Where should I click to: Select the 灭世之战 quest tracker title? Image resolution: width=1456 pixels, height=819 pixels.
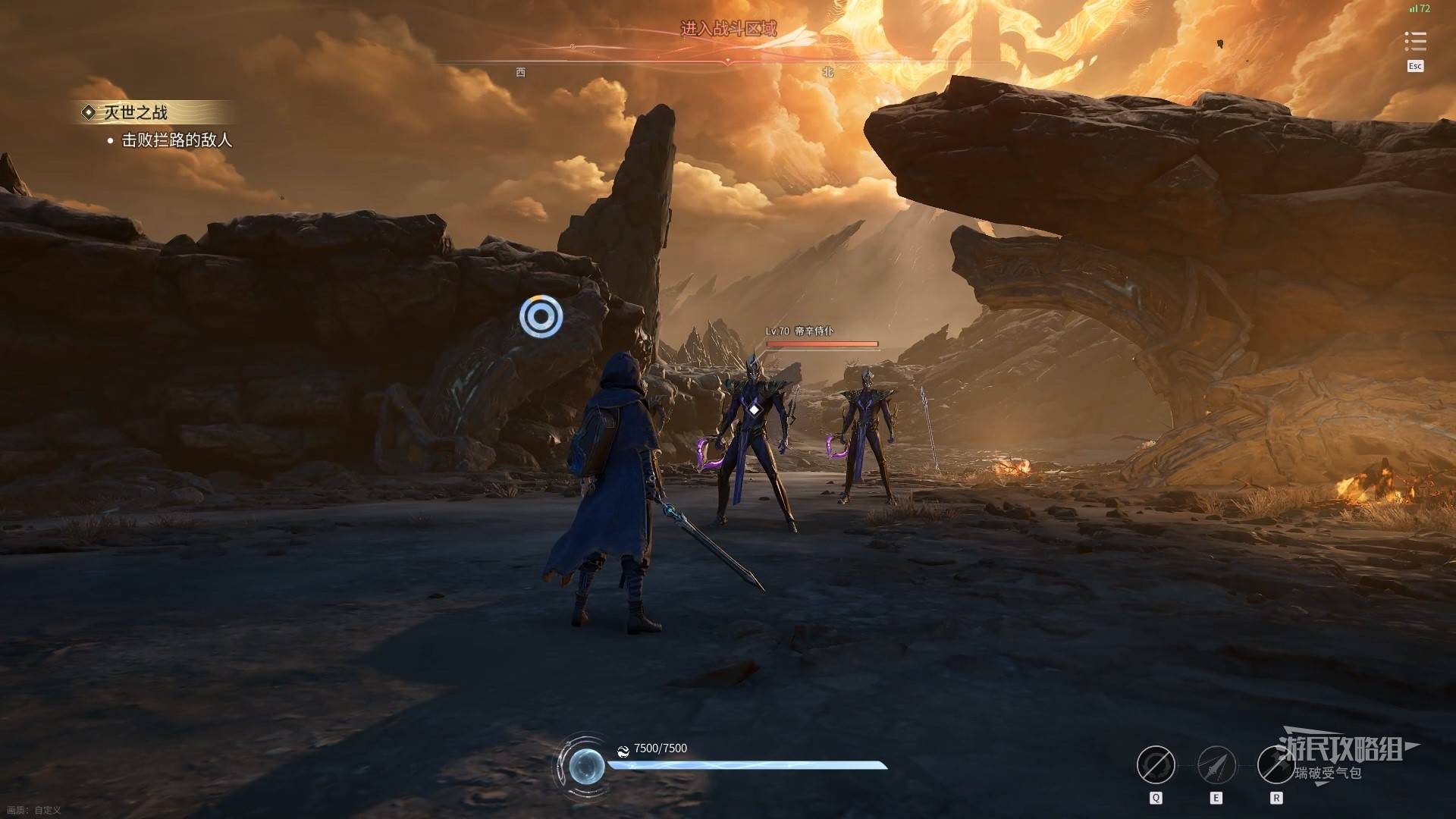tap(135, 113)
